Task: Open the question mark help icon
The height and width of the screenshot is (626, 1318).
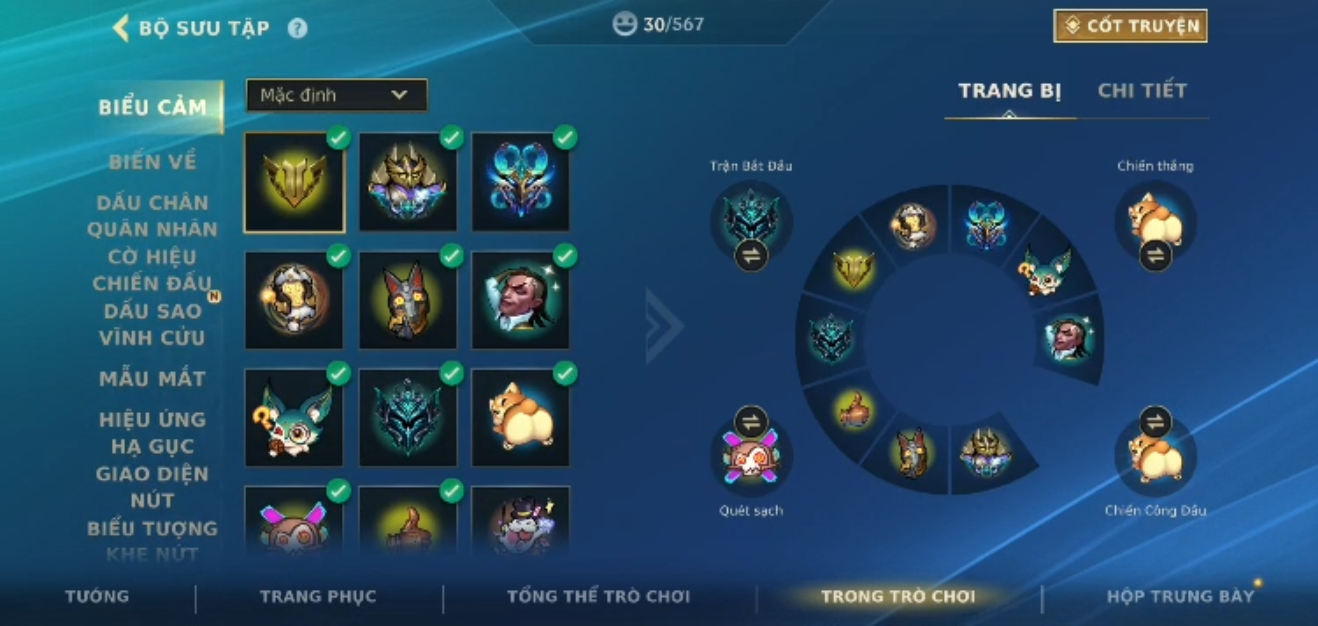Action: [297, 28]
